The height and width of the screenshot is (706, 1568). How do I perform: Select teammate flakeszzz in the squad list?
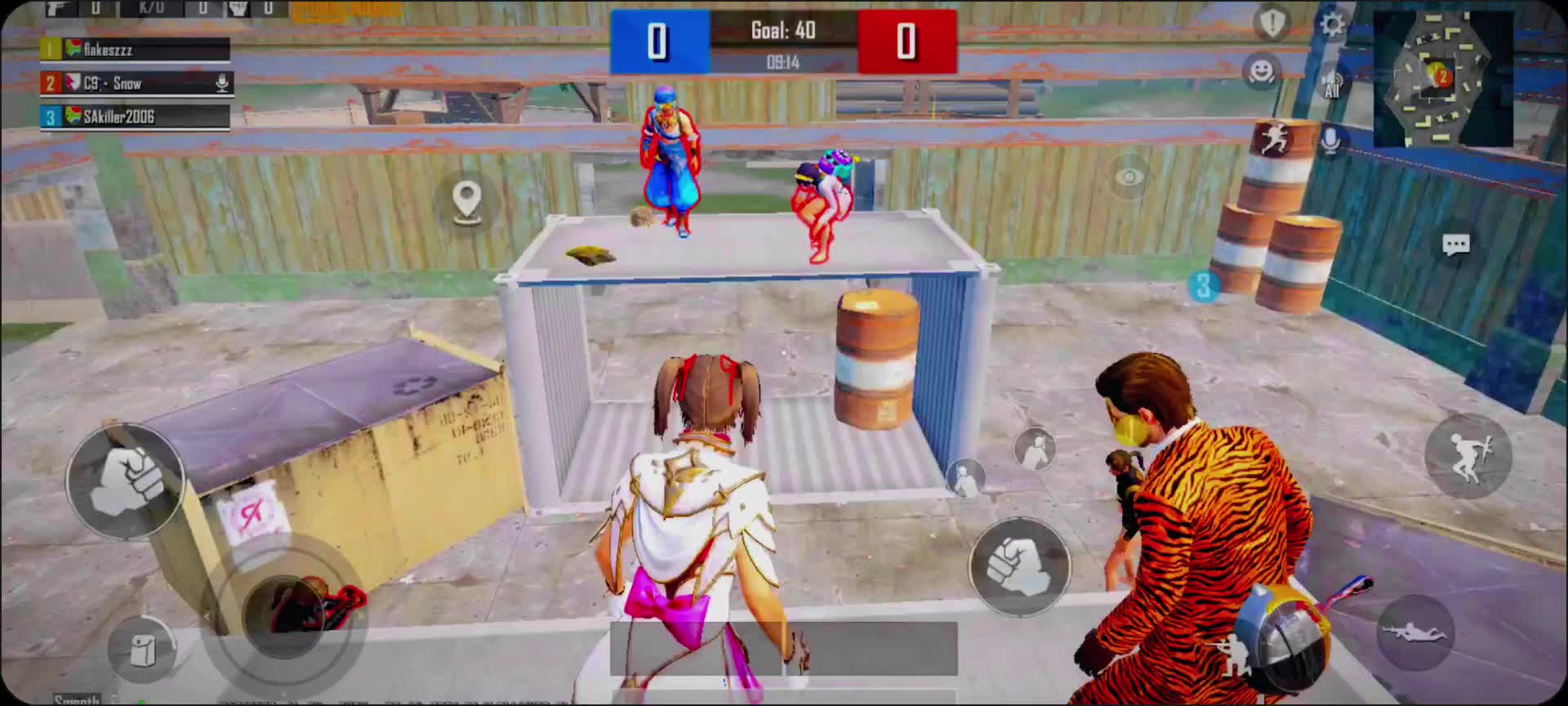coord(136,50)
